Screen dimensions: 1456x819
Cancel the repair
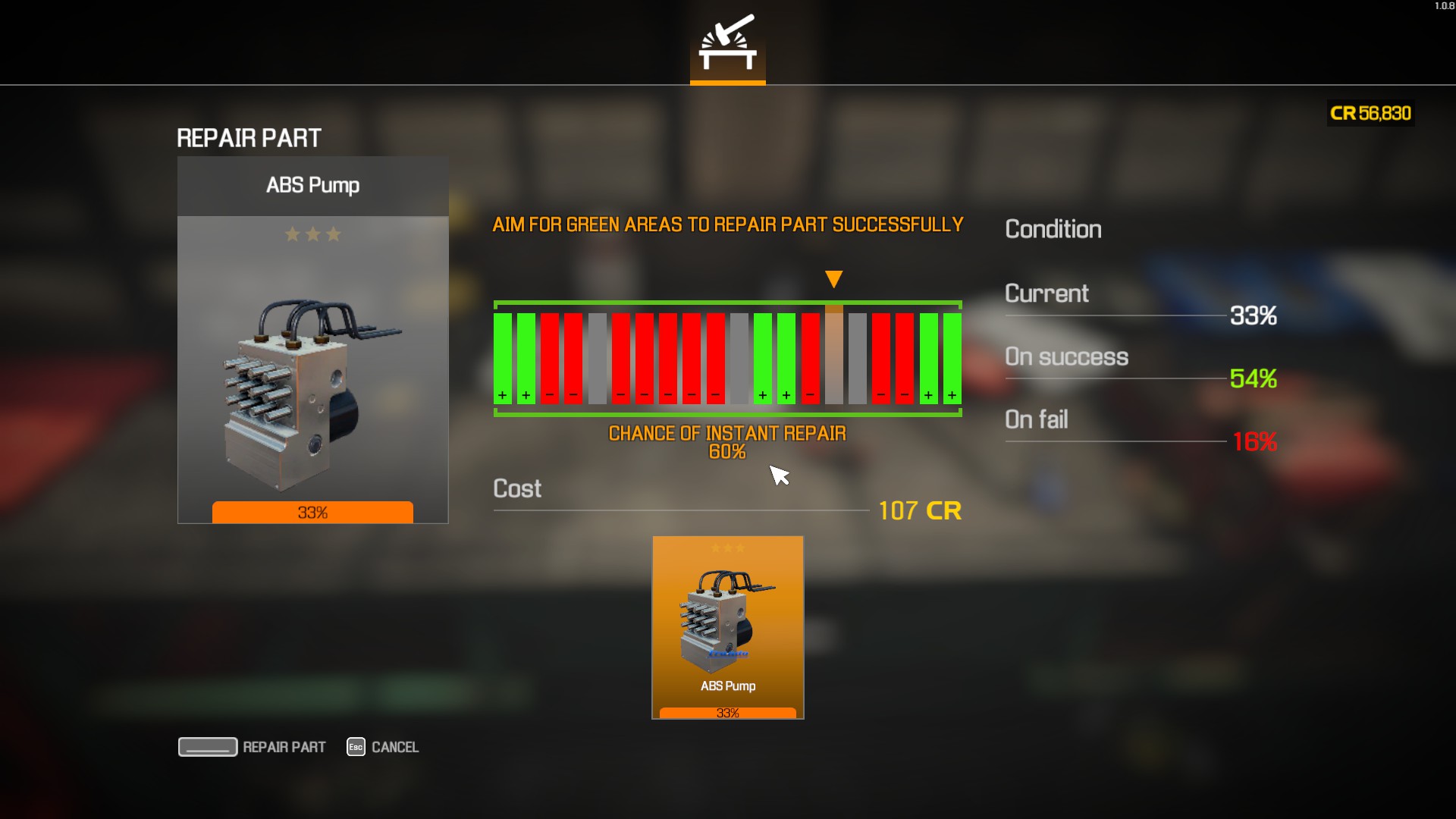coord(383,747)
